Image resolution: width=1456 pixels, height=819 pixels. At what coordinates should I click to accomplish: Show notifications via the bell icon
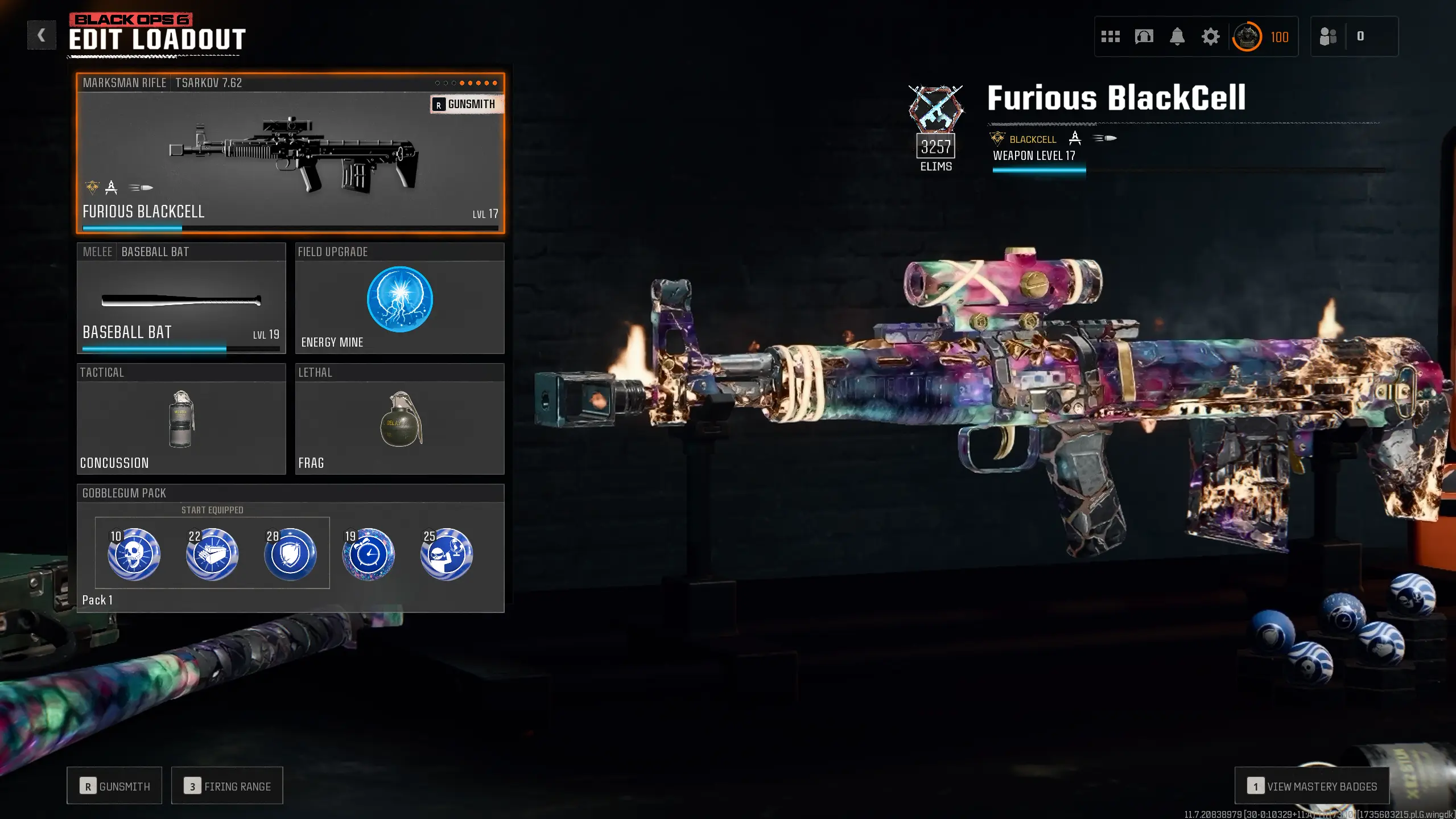tap(1177, 37)
